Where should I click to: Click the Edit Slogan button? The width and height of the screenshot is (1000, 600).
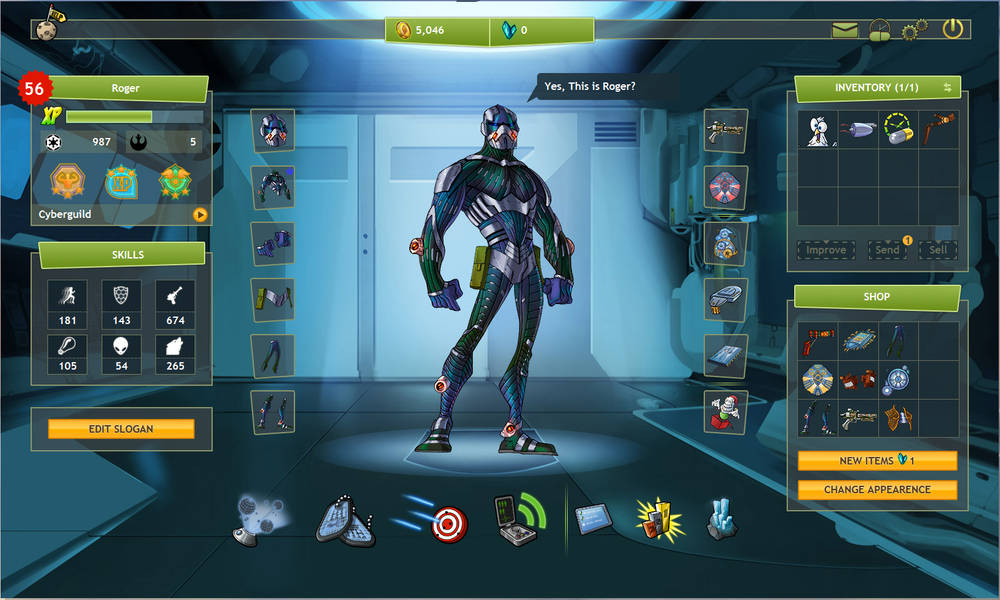[x=120, y=429]
